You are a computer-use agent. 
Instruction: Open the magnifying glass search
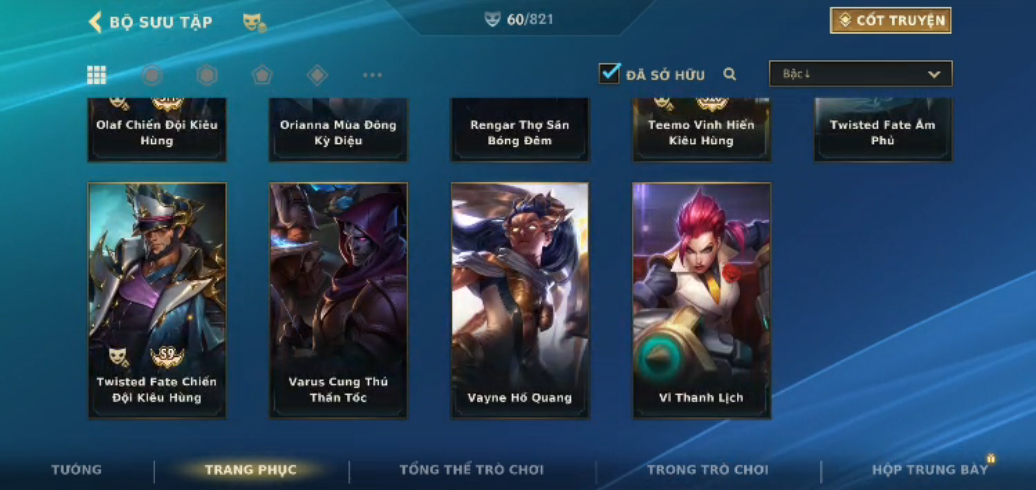730,74
